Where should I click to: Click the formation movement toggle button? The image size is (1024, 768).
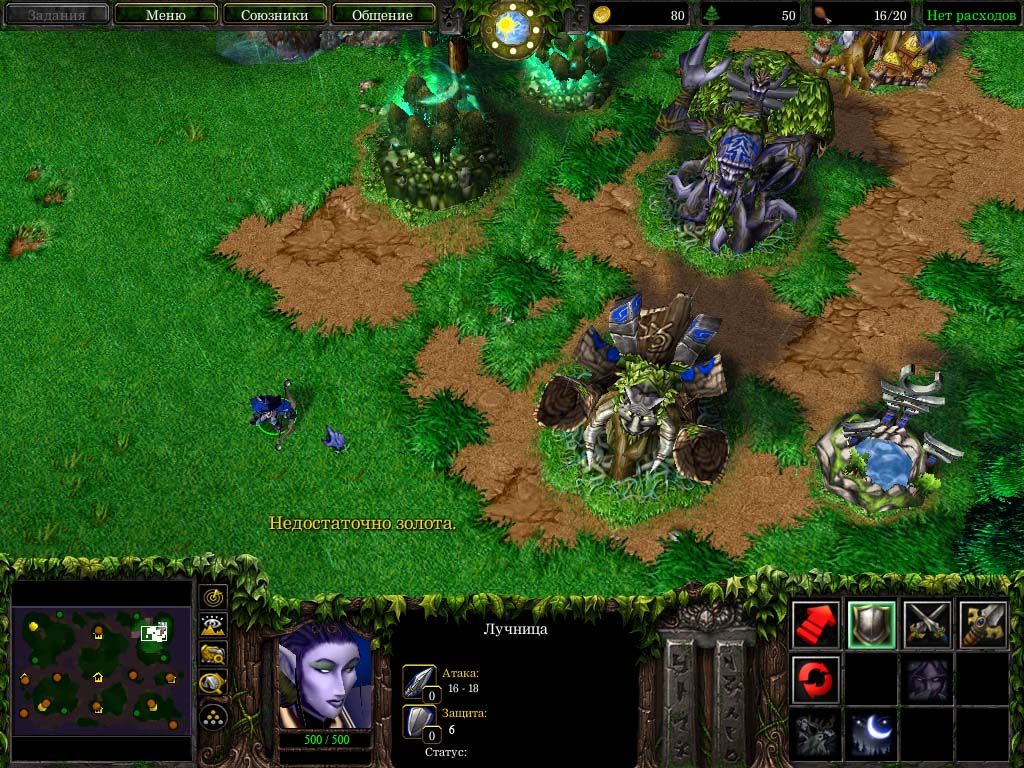tap(213, 717)
